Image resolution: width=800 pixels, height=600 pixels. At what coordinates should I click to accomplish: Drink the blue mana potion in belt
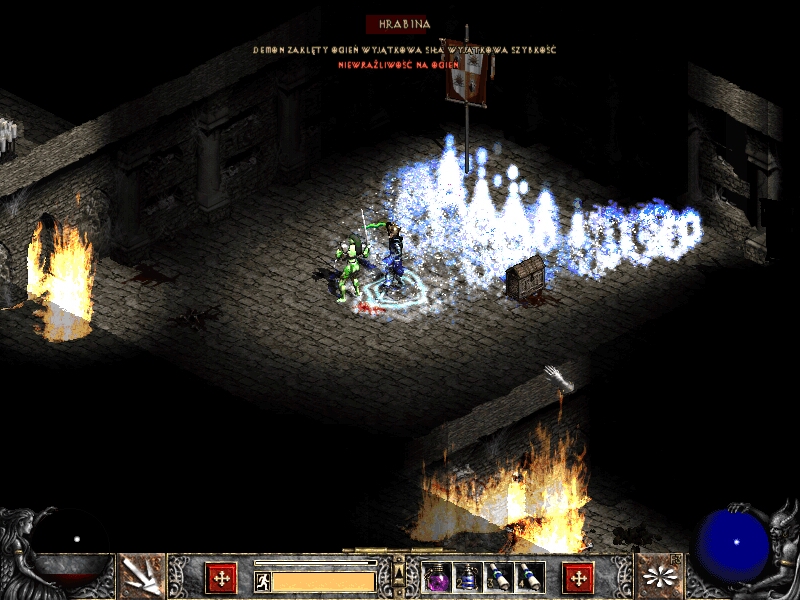click(x=468, y=577)
